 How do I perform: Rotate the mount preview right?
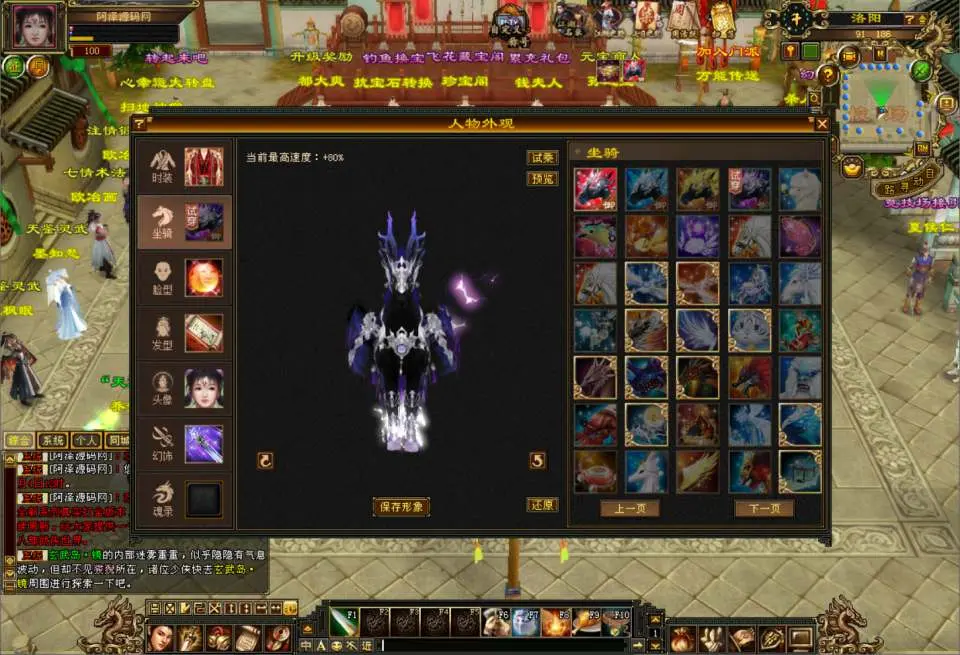coord(537,460)
